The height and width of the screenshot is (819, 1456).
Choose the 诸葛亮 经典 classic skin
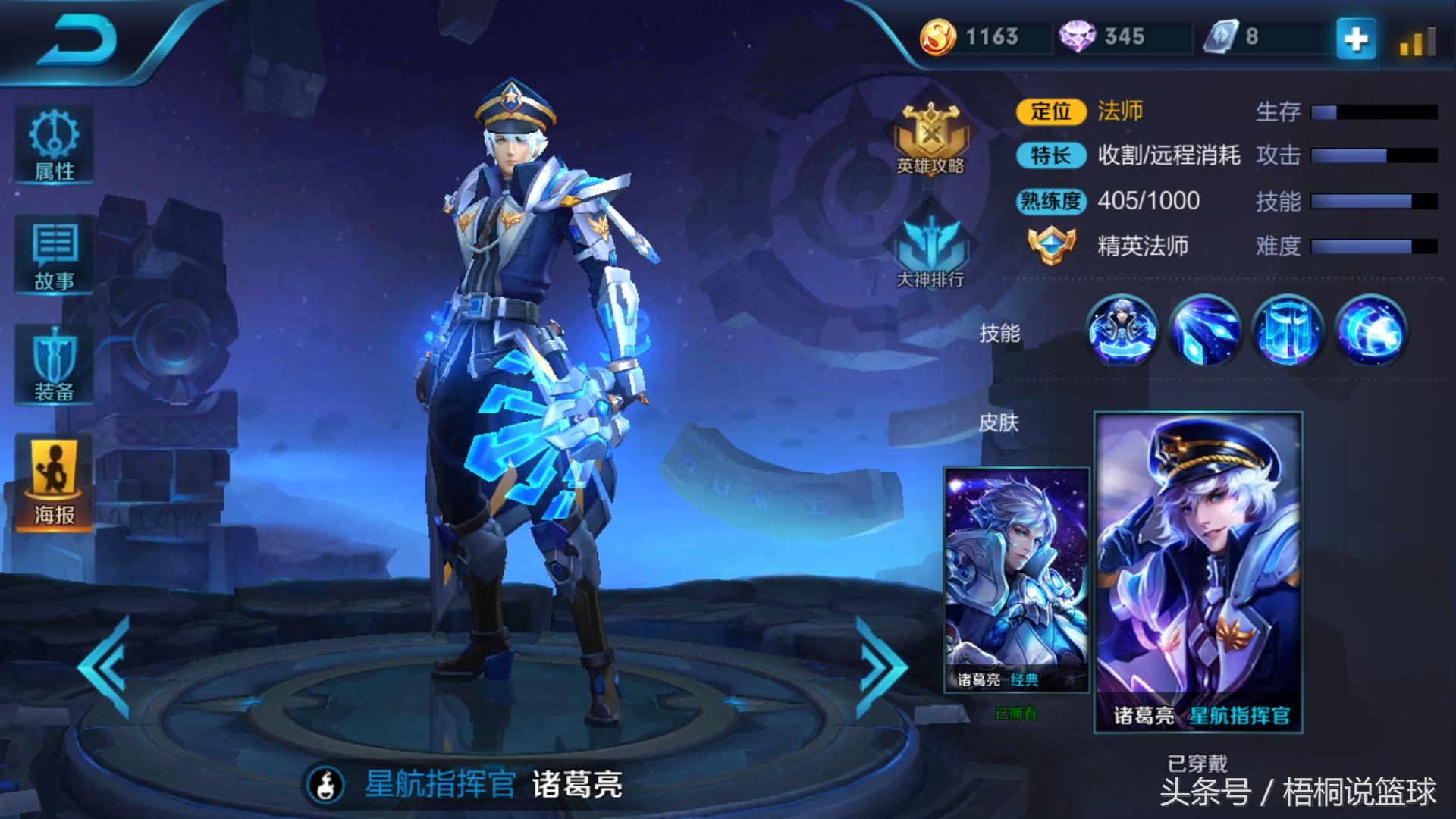pos(1016,580)
